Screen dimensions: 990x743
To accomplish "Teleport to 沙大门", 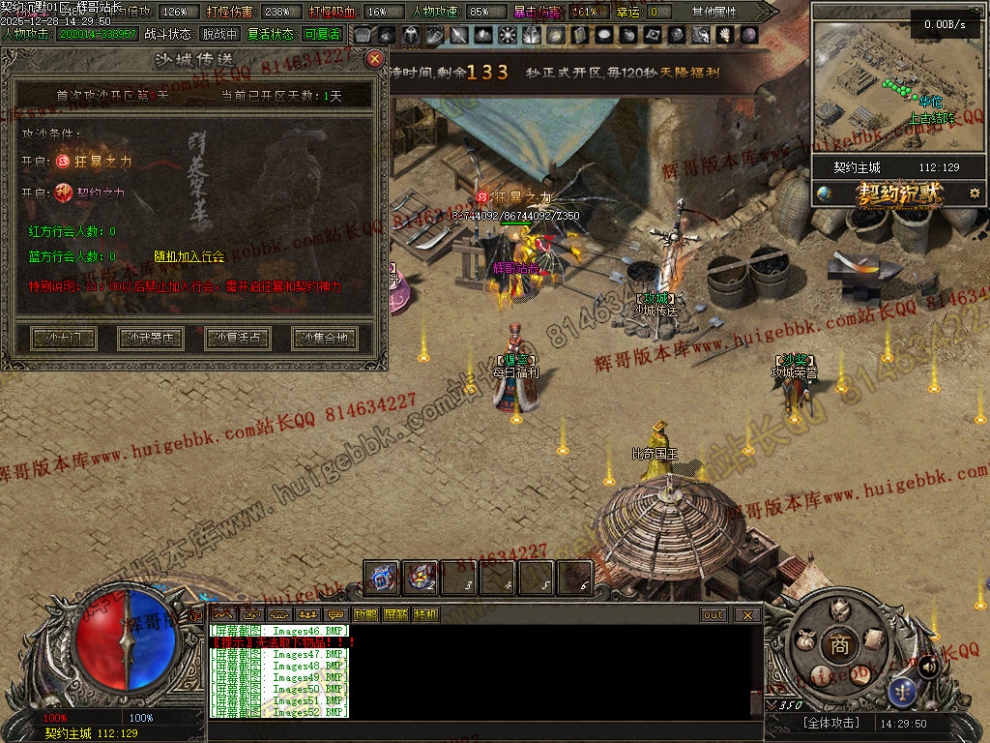I will (64, 338).
